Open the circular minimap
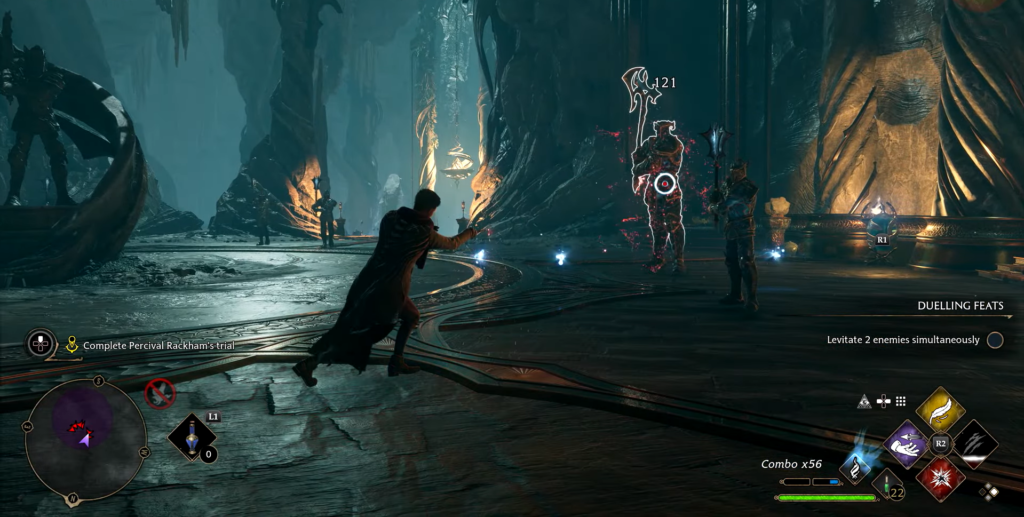This screenshot has width=1024, height=517. [x=85, y=438]
